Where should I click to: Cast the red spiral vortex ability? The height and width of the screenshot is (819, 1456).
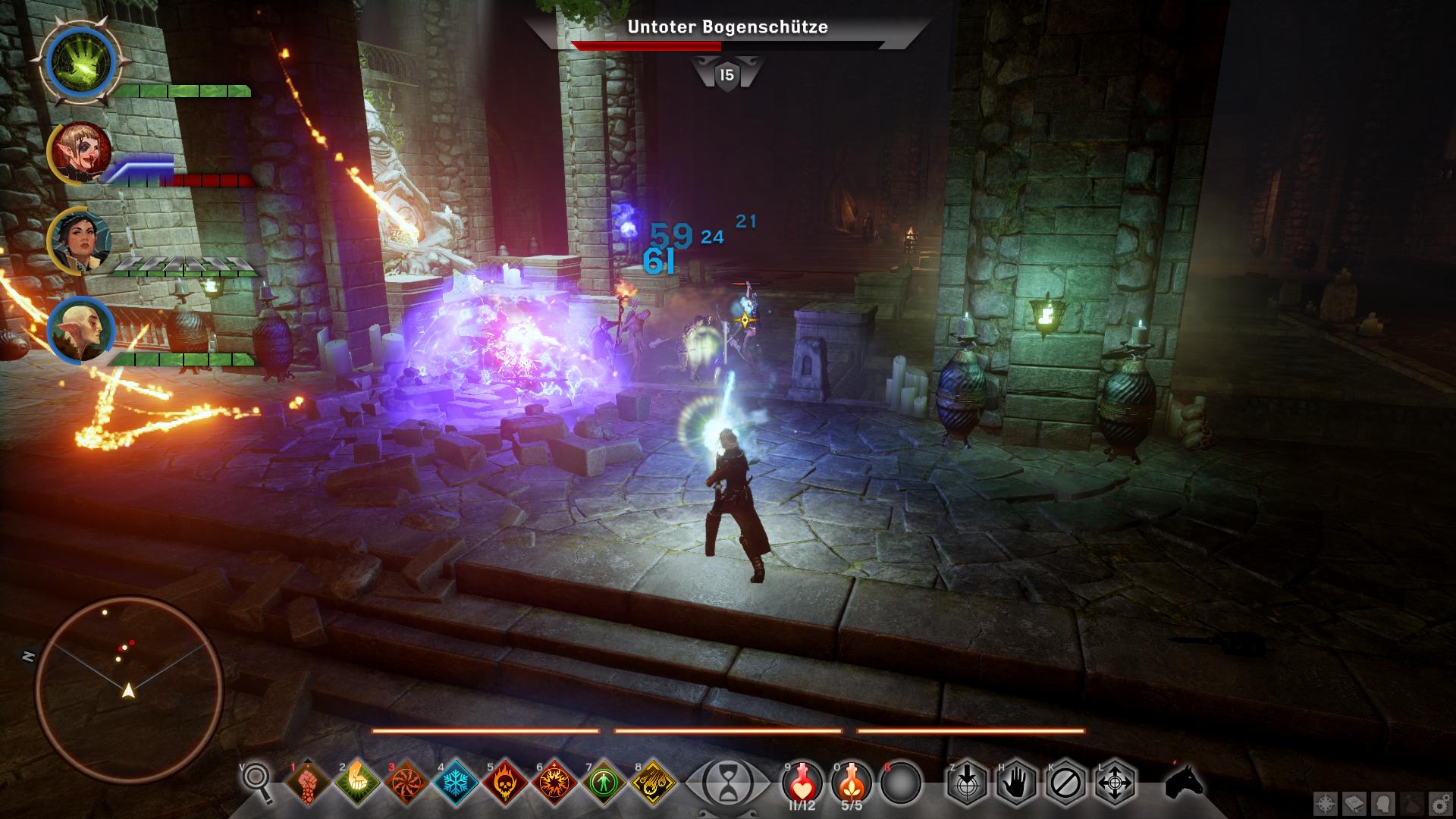pyautogui.click(x=406, y=781)
